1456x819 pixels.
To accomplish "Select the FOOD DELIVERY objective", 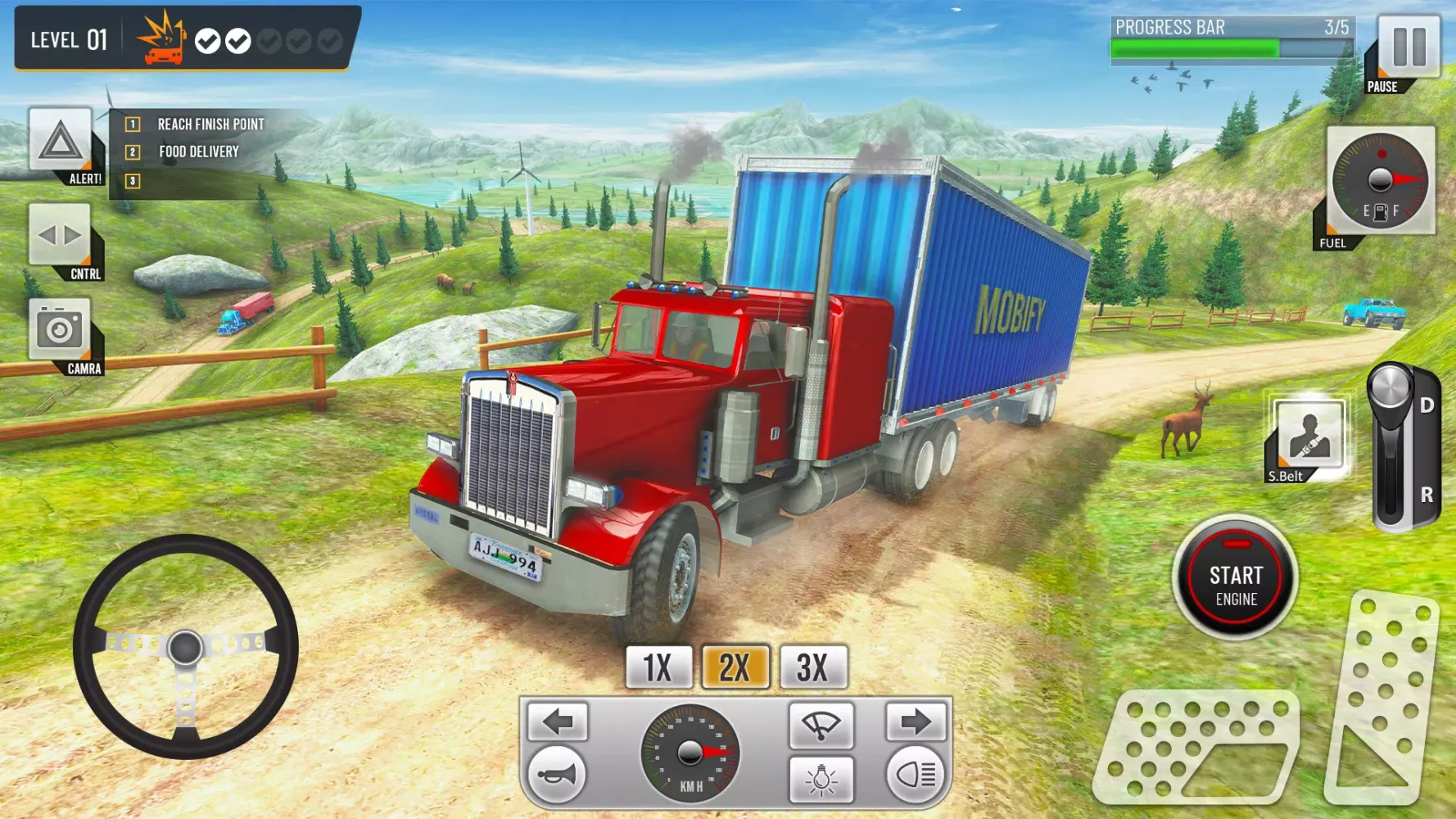I will tap(197, 152).
